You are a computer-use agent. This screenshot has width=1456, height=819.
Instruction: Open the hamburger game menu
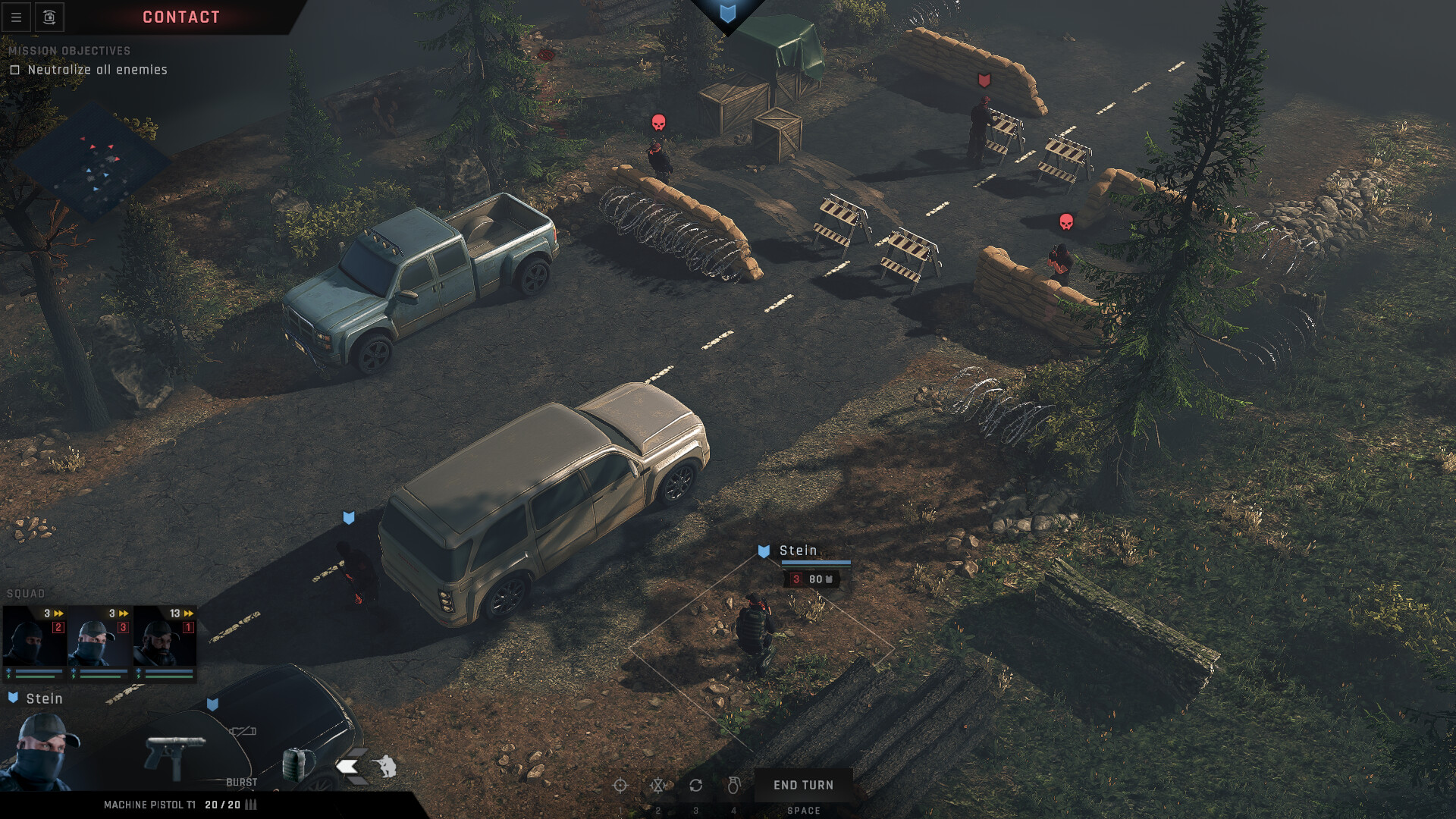point(16,17)
